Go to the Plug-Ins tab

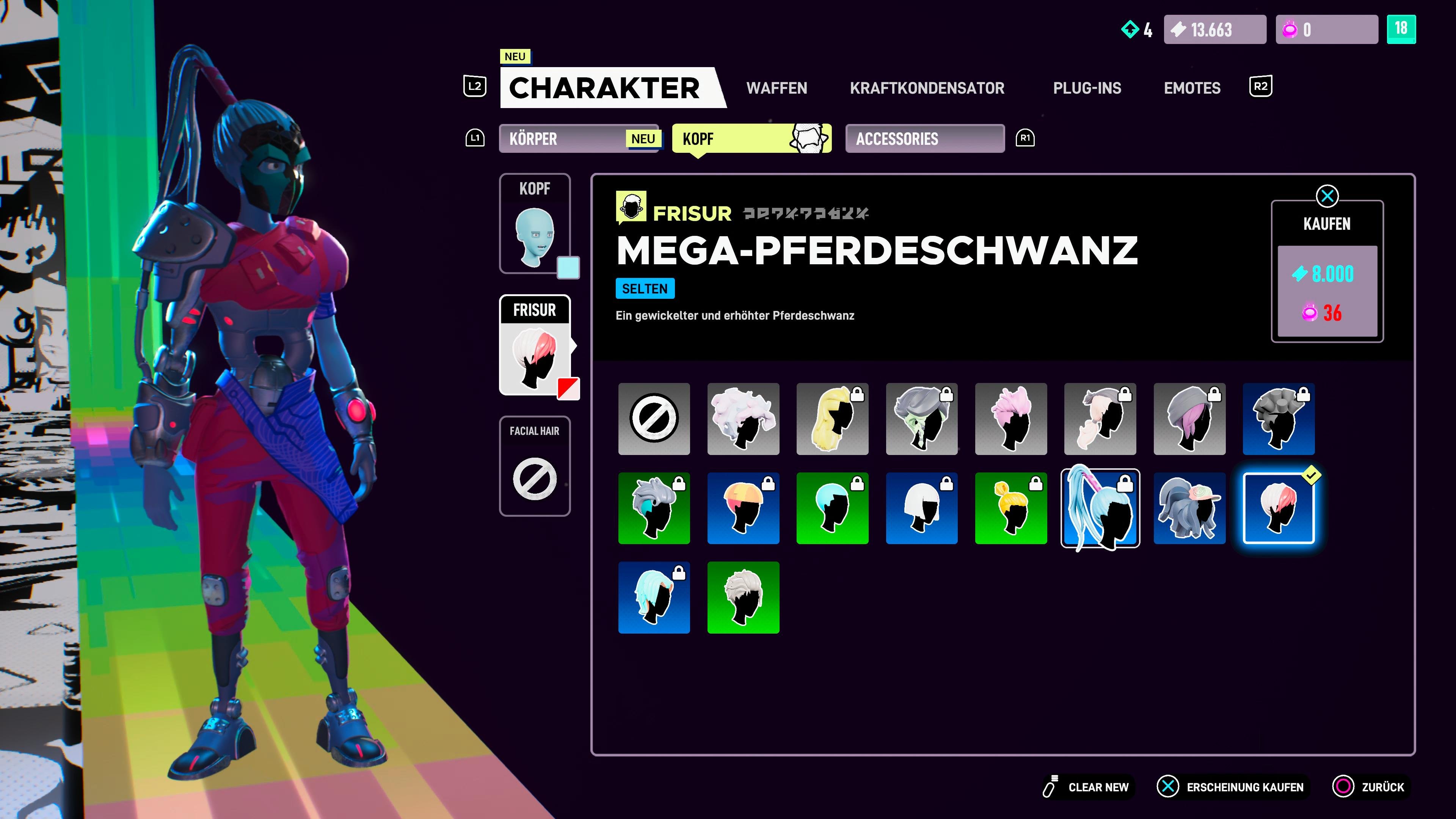pos(1086,88)
